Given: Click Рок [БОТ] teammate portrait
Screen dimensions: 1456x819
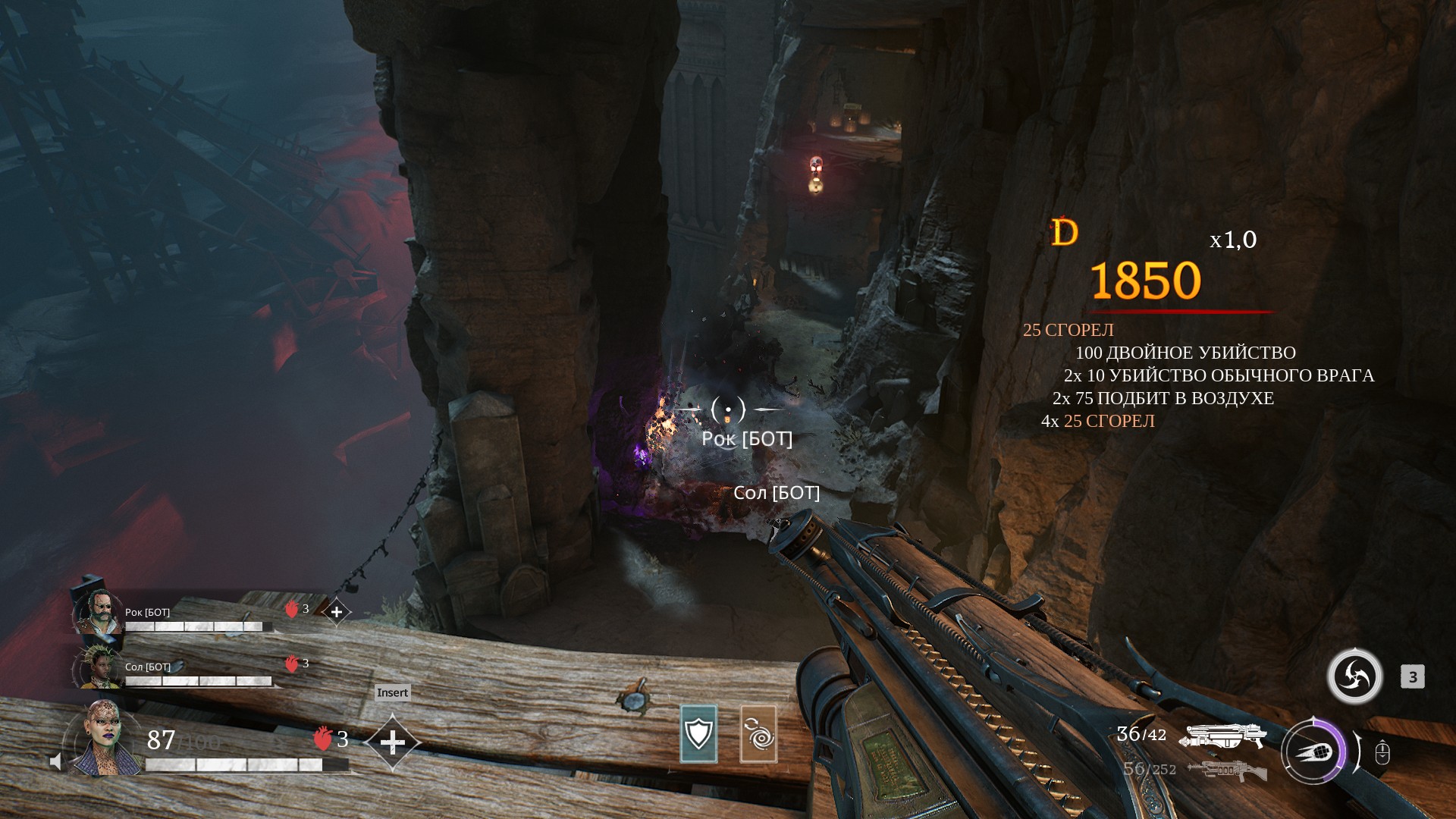Looking at the screenshot, I should pyautogui.click(x=99, y=612).
